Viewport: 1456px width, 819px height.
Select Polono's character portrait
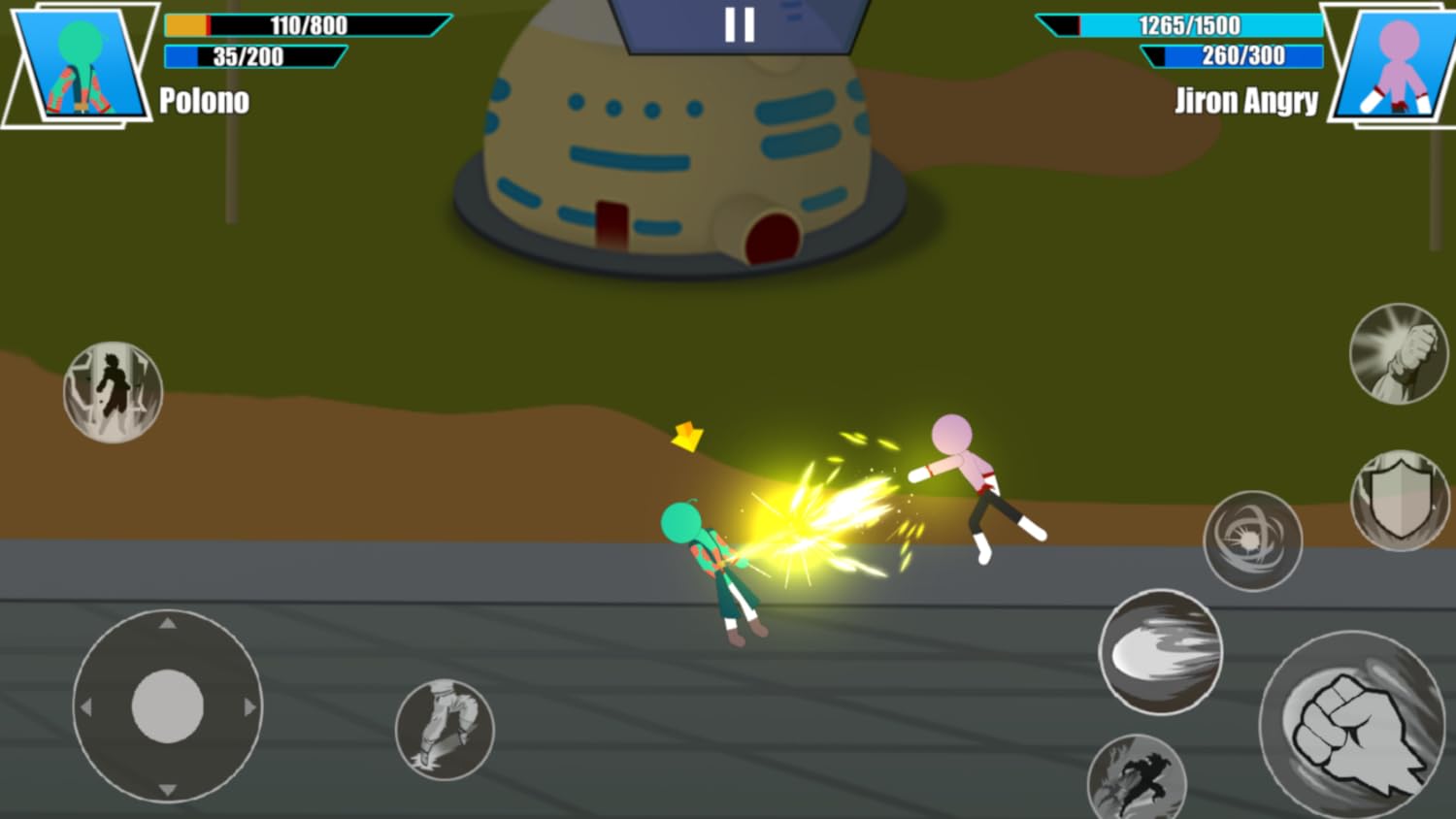pos(80,63)
